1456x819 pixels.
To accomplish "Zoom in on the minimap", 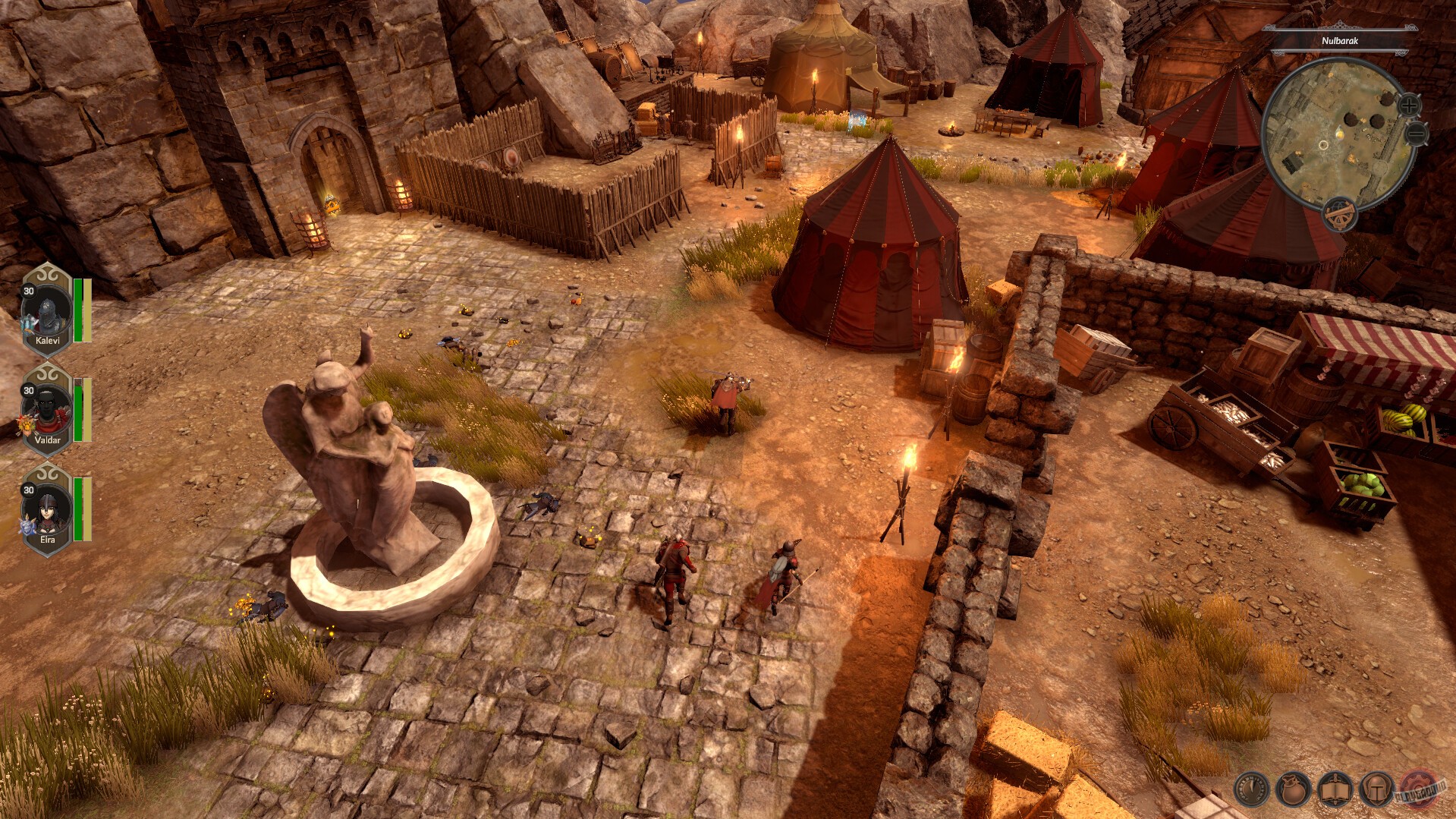I will point(1410,106).
